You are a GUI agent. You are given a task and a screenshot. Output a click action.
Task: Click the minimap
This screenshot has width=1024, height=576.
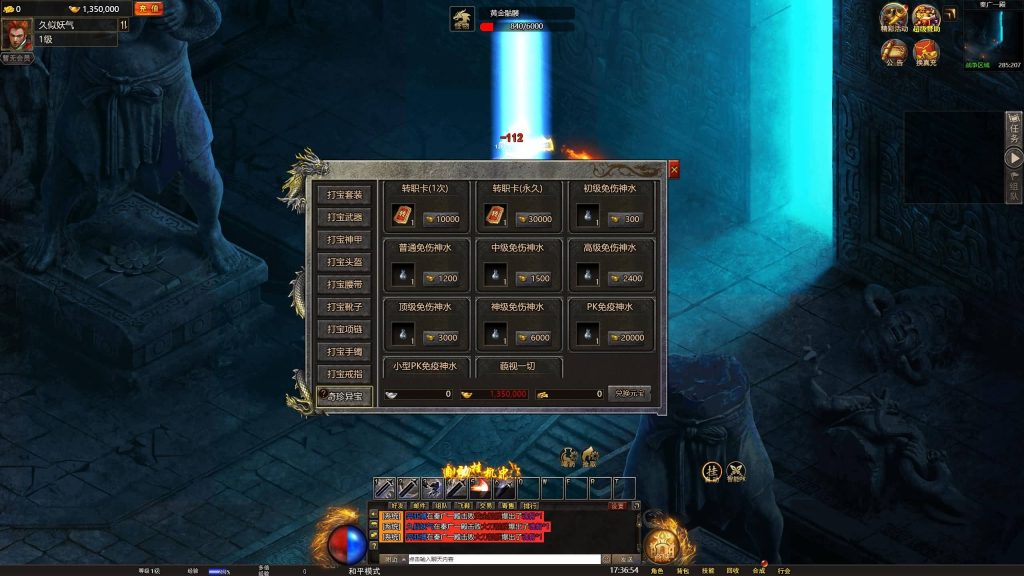click(x=992, y=36)
